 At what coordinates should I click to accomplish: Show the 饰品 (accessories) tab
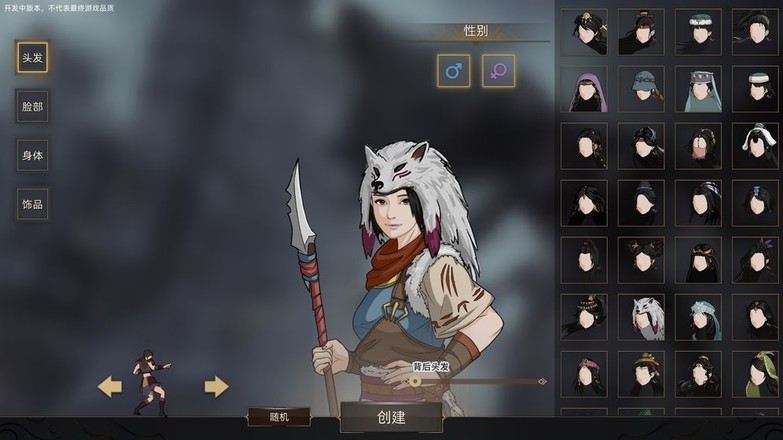(33, 204)
